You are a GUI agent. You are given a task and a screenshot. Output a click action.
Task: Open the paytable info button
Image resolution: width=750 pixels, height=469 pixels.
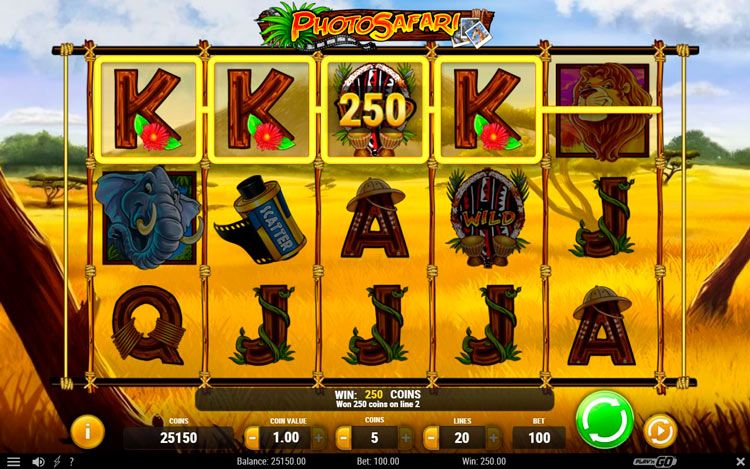(87, 431)
